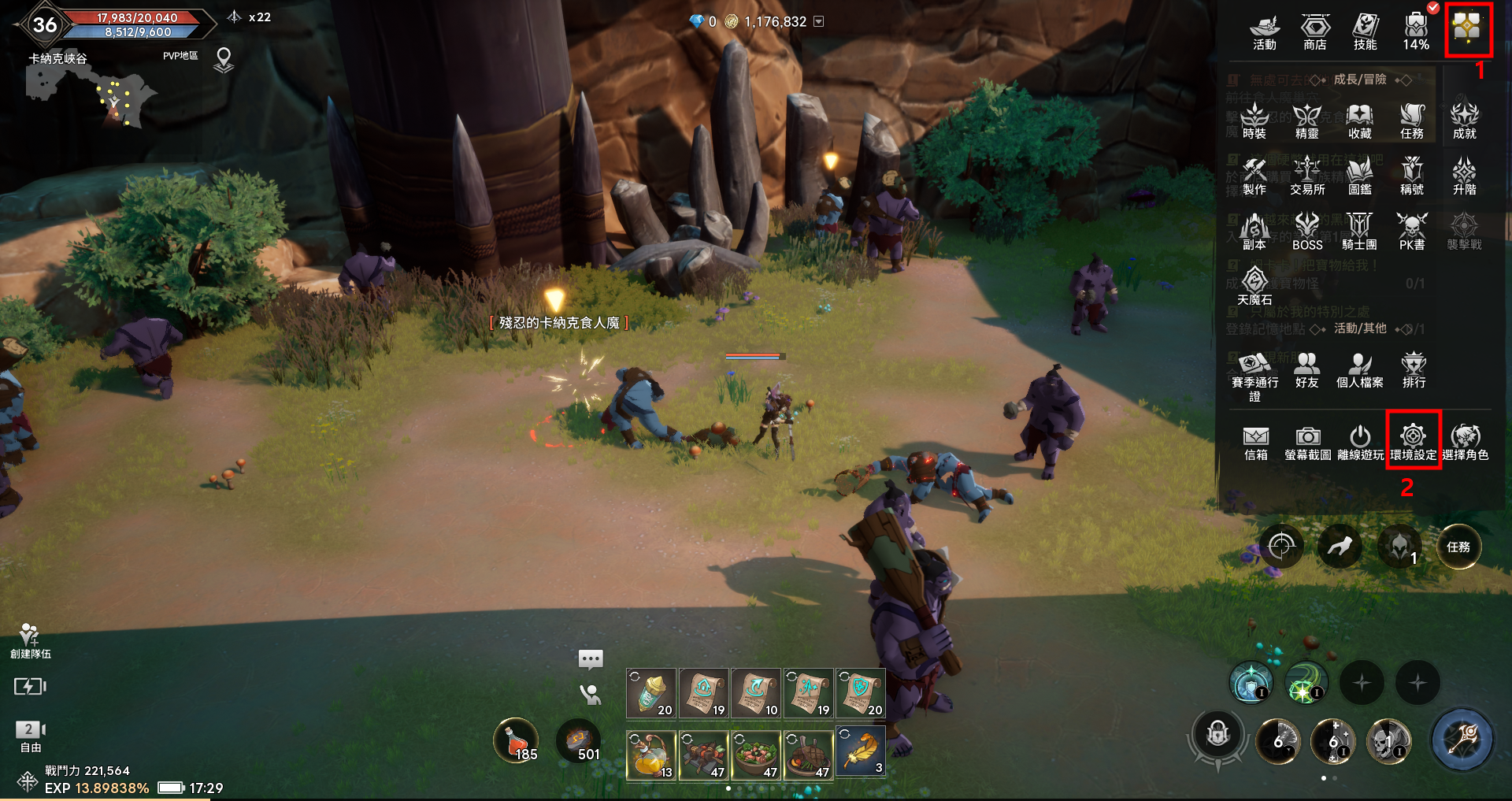Click the 創建隊伍 create party button
The width and height of the screenshot is (1512, 801).
30,640
